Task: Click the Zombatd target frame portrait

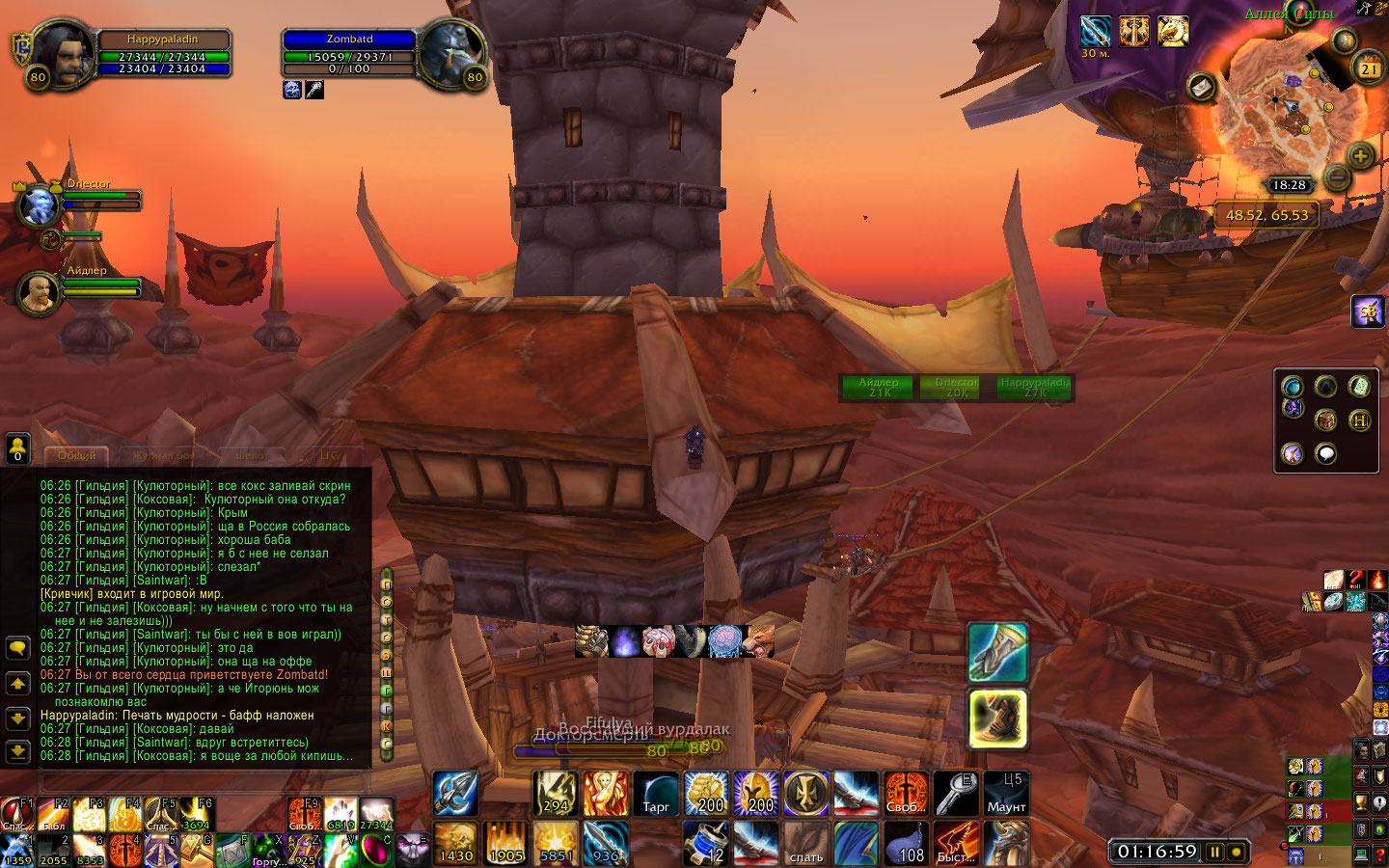Action: (451, 54)
